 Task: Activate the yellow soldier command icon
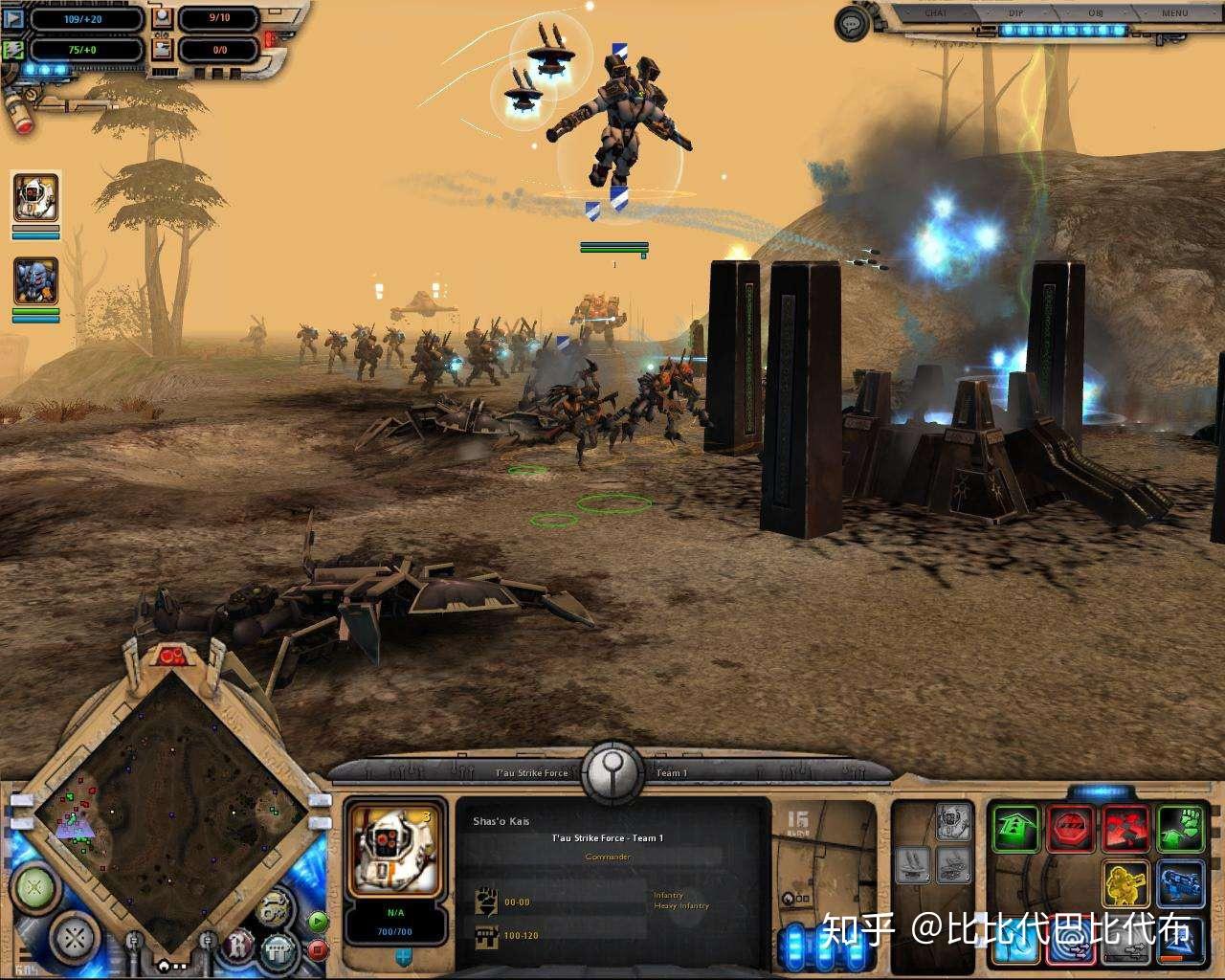[x=1125, y=884]
